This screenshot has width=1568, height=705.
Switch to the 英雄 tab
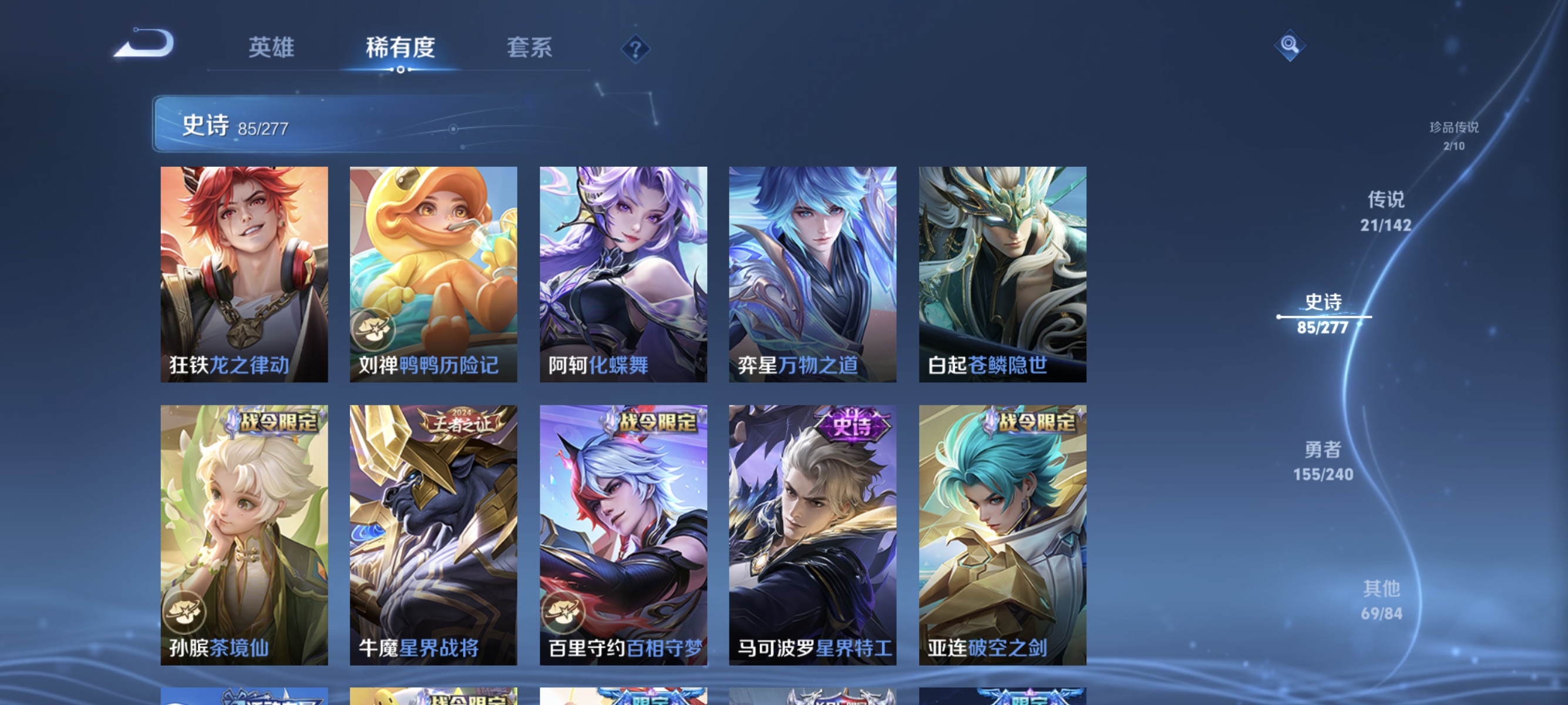271,48
